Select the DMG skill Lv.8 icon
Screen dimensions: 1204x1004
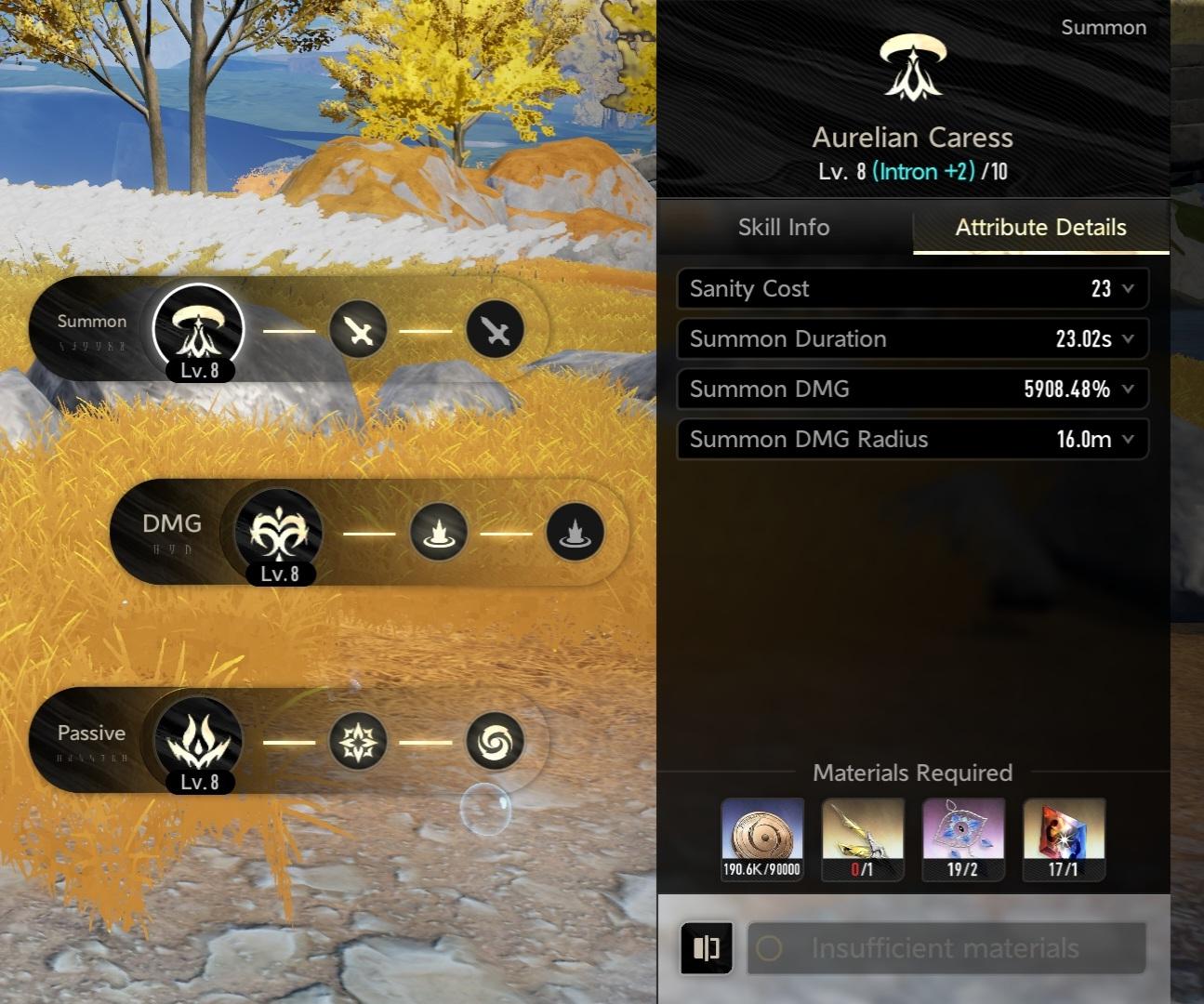pos(278,533)
